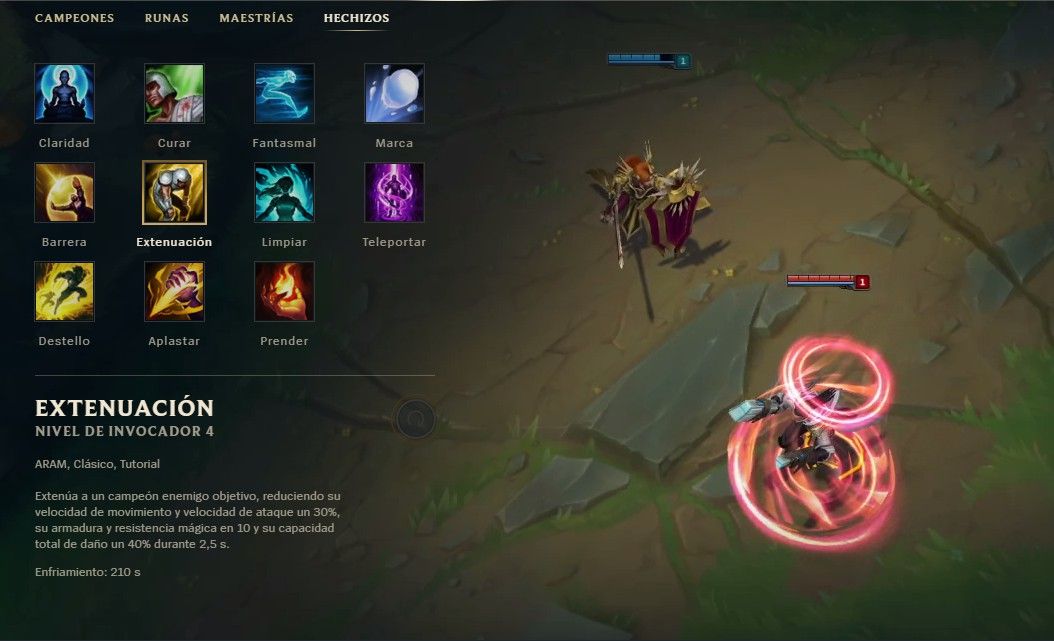1054x641 pixels.
Task: Click the Marca snowball spell
Action: pyautogui.click(x=394, y=94)
